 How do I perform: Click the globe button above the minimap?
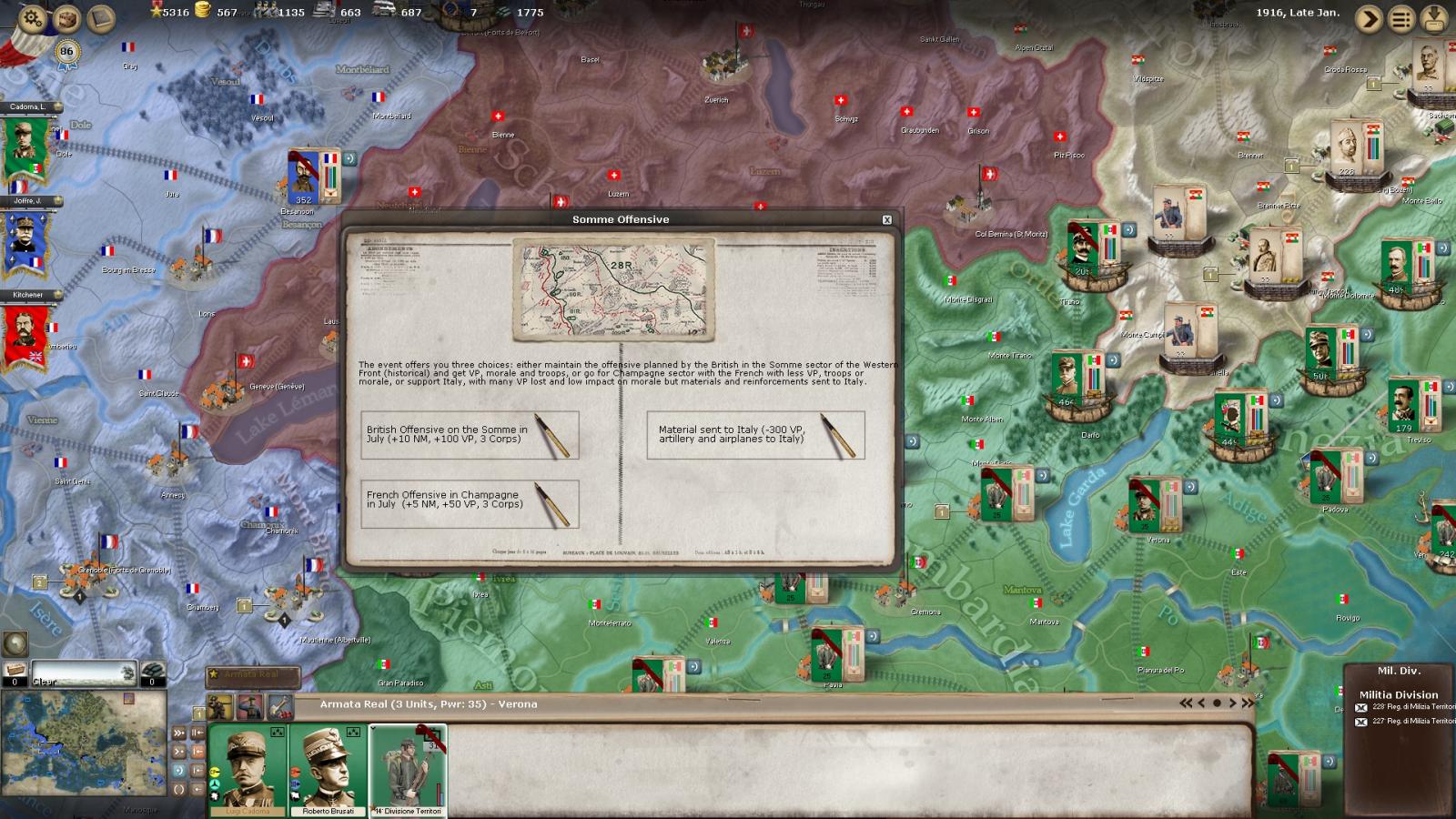(15, 643)
